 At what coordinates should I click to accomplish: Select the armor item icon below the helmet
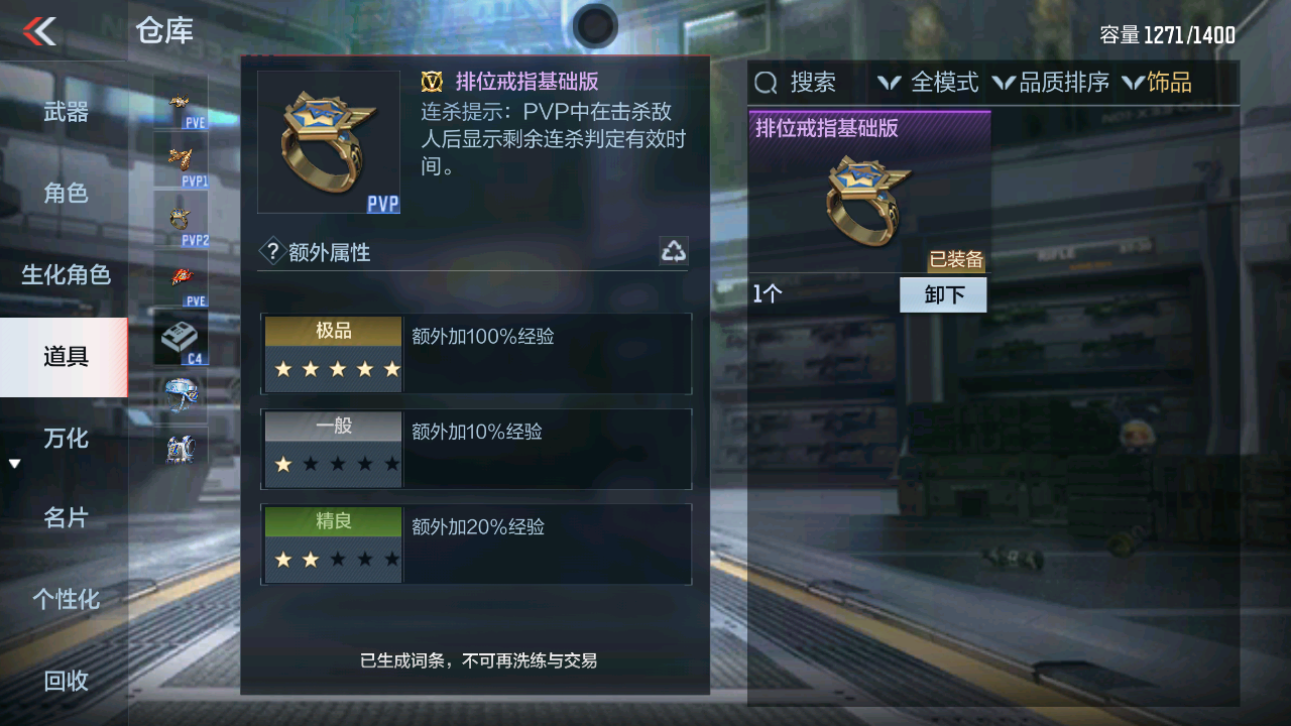tap(180, 447)
